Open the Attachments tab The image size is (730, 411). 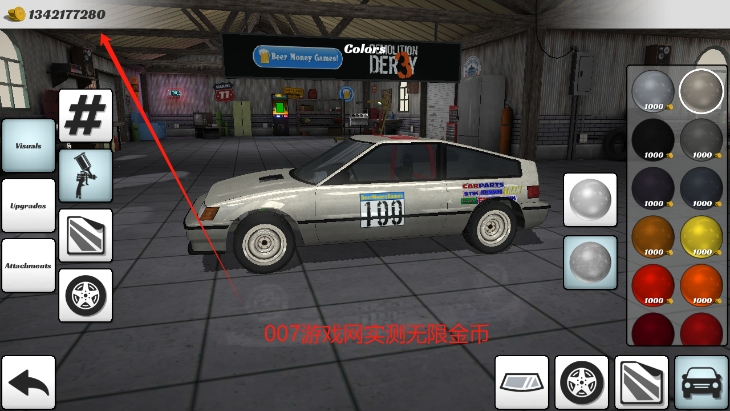click(x=28, y=266)
